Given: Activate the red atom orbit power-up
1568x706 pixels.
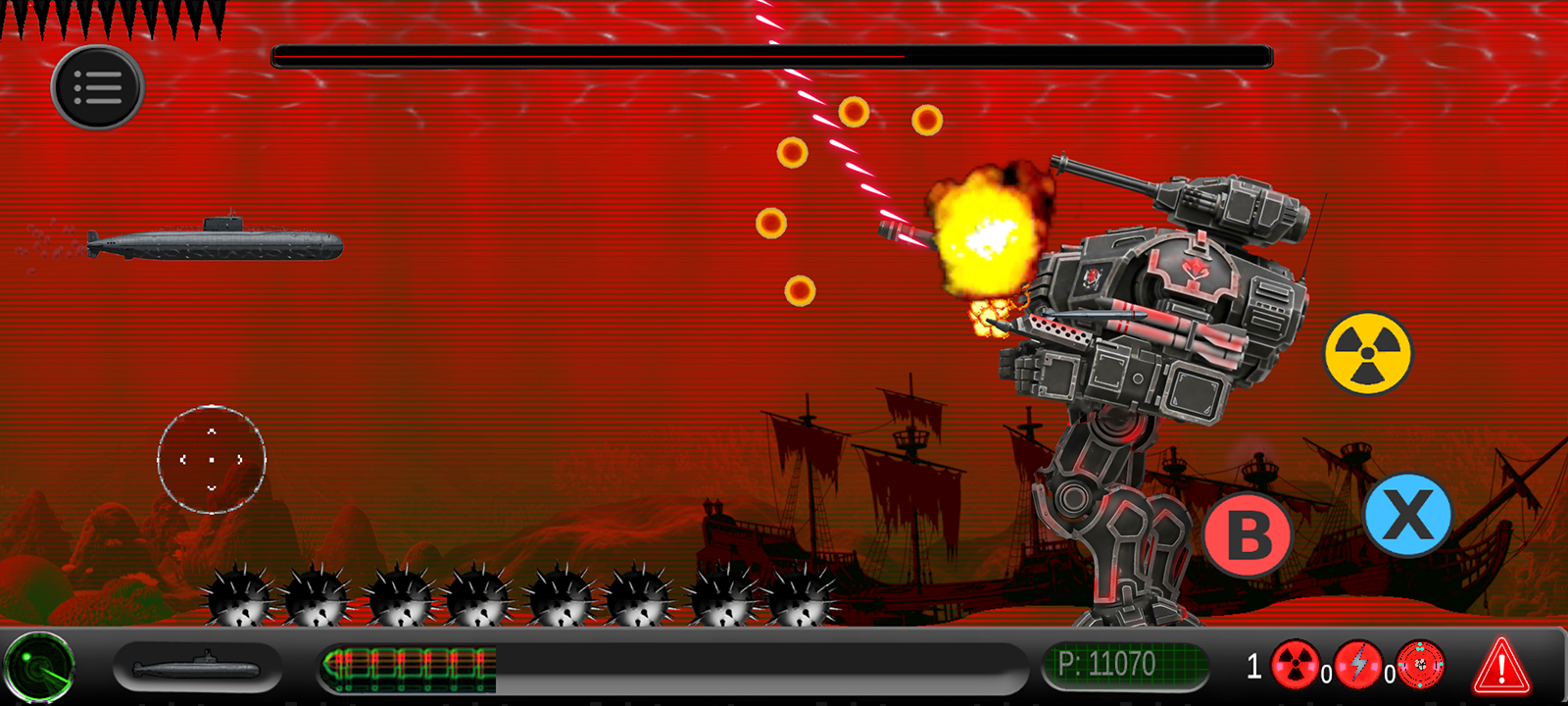Looking at the screenshot, I should click(1421, 665).
